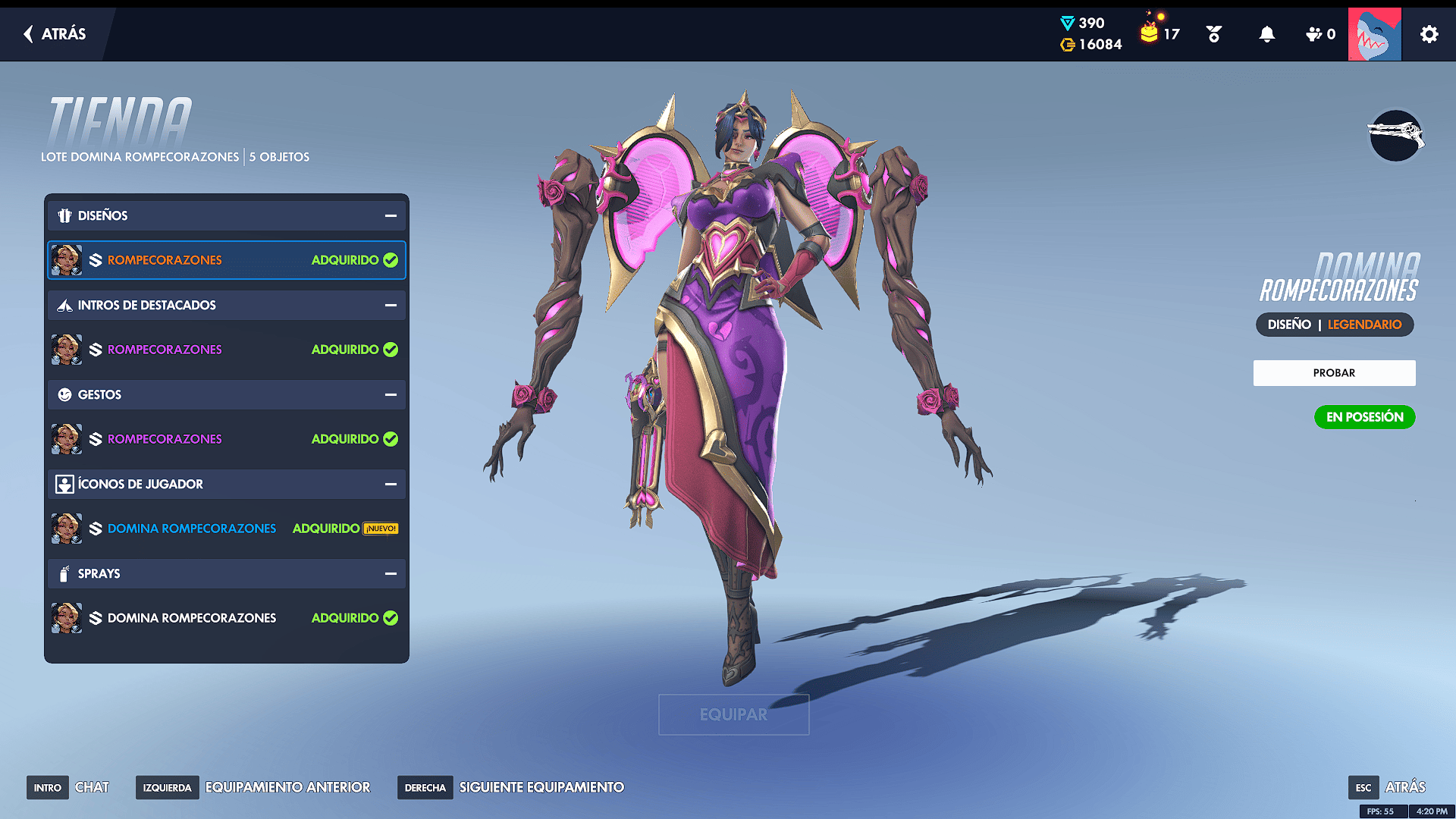View the weapon preview icon
This screenshot has height=819, width=1456.
tap(1395, 136)
